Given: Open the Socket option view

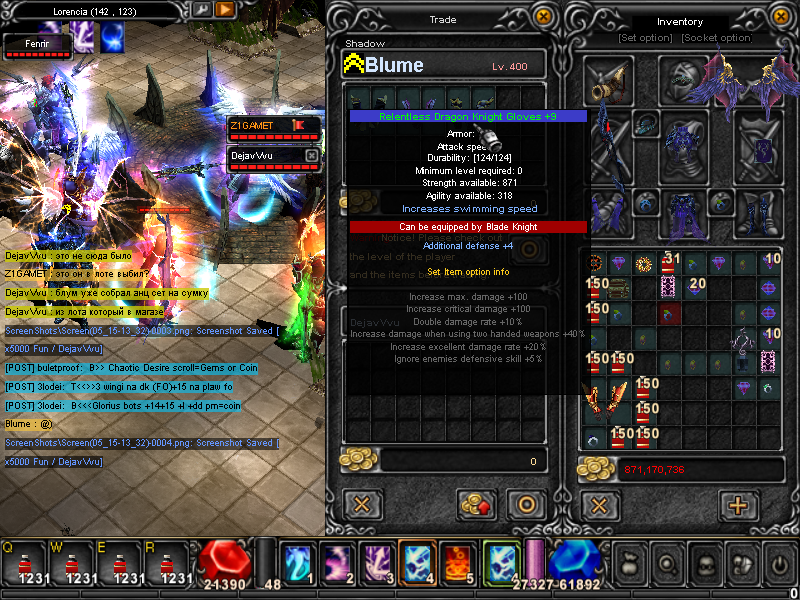Looking at the screenshot, I should coord(716,38).
